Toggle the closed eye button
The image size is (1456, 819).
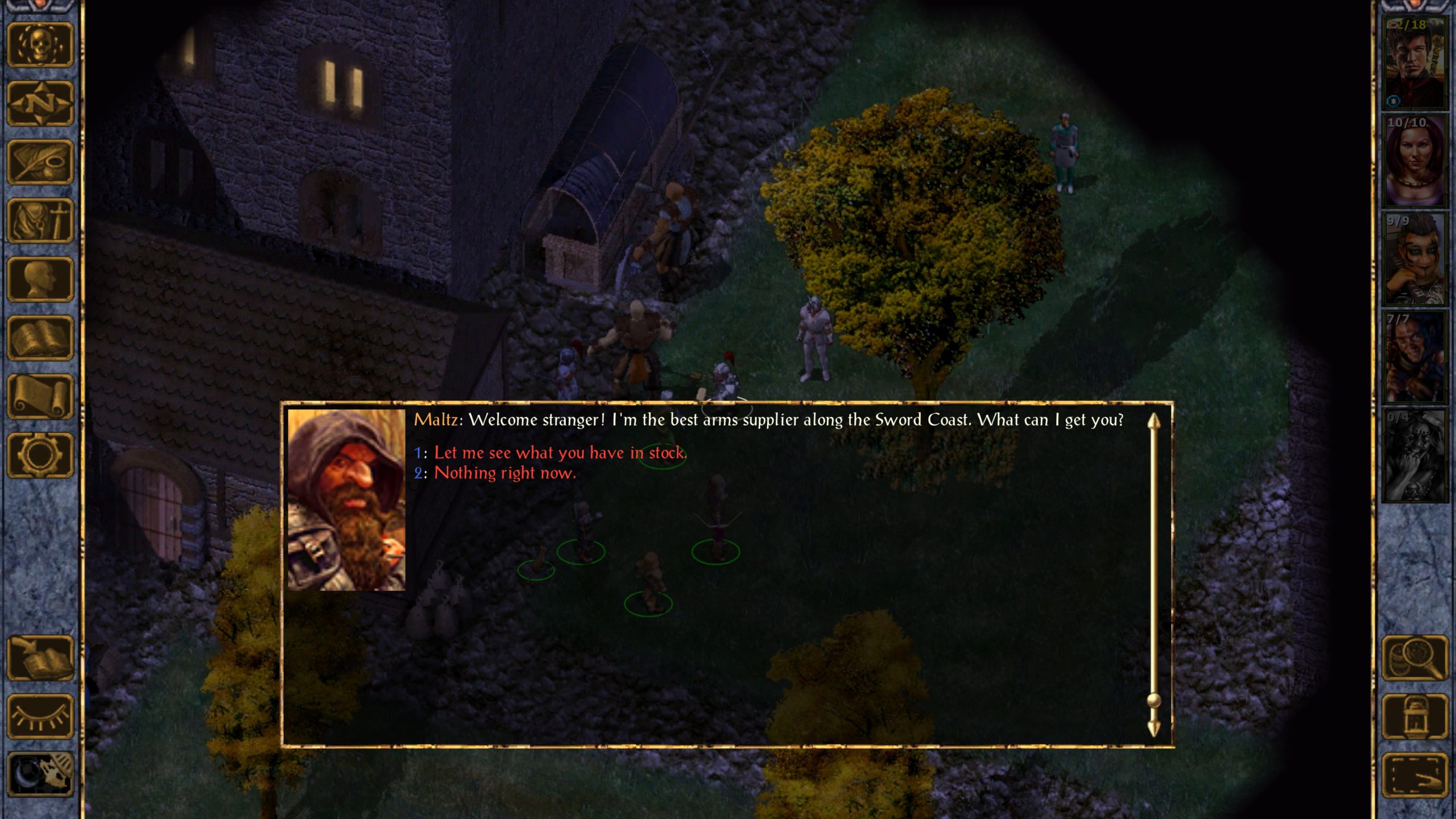[x=40, y=717]
